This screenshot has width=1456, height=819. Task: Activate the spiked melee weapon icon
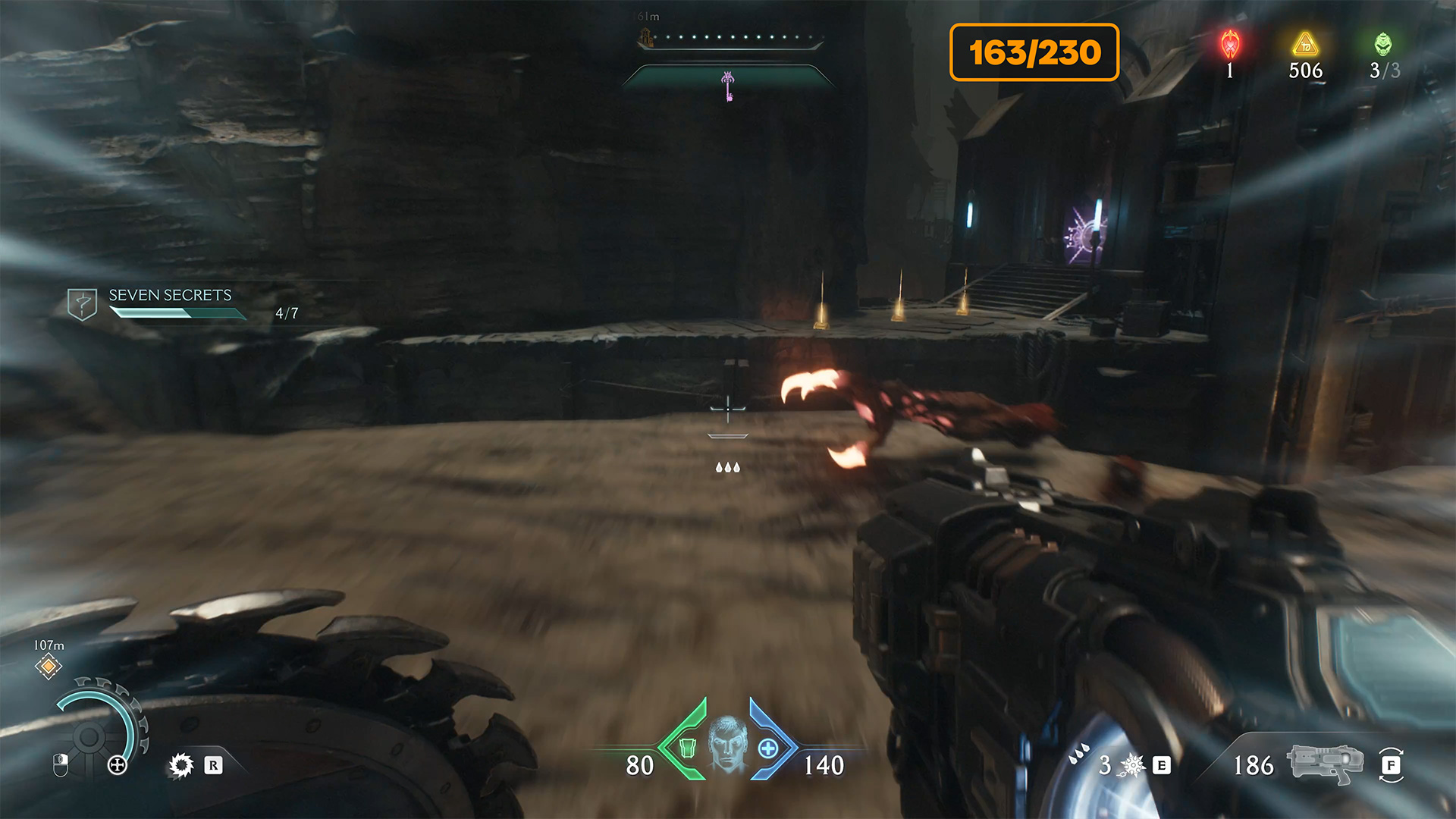pos(1132,765)
